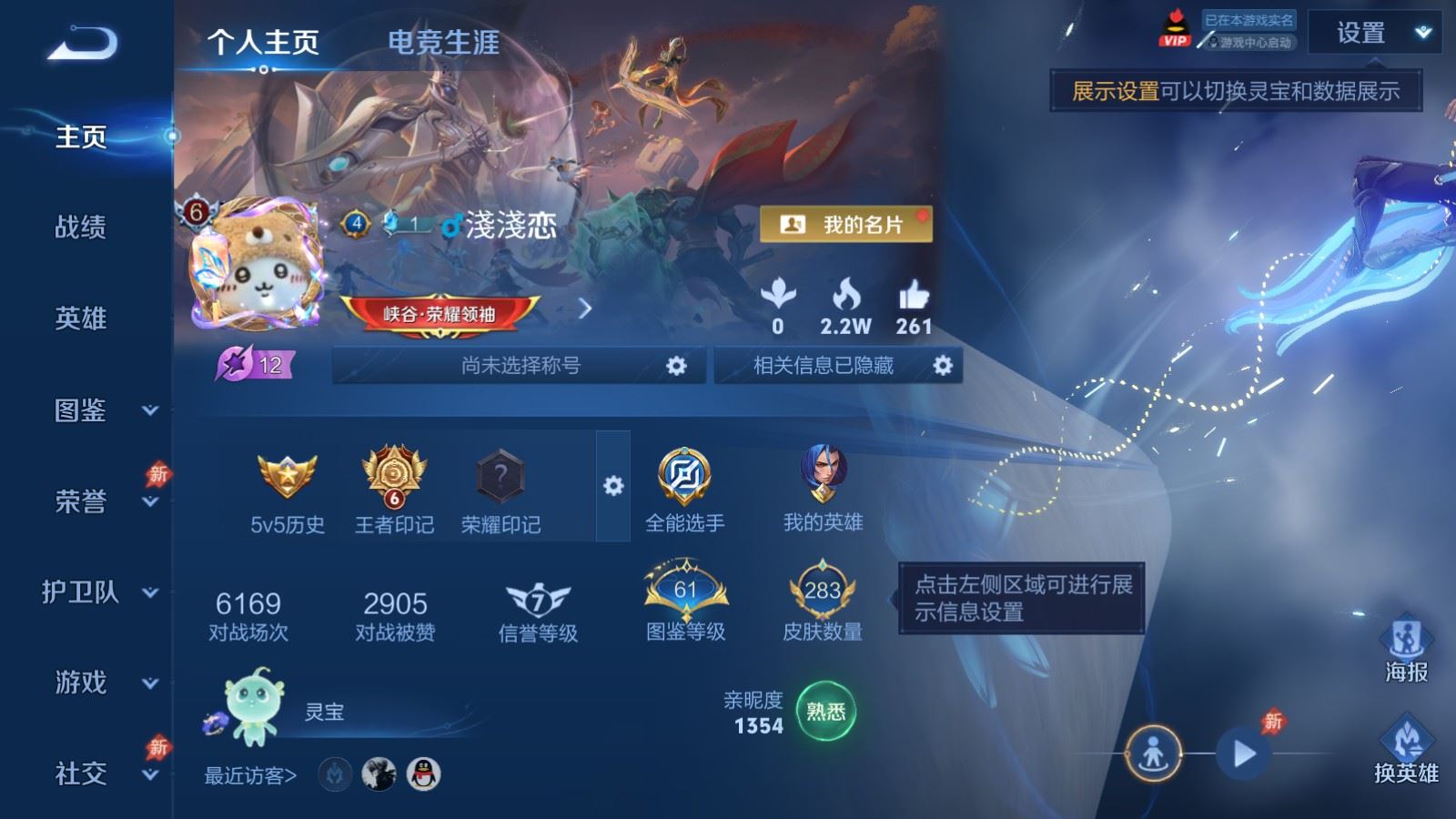Open the 5v5历史 badge icon
1456x819 pixels.
point(288,475)
